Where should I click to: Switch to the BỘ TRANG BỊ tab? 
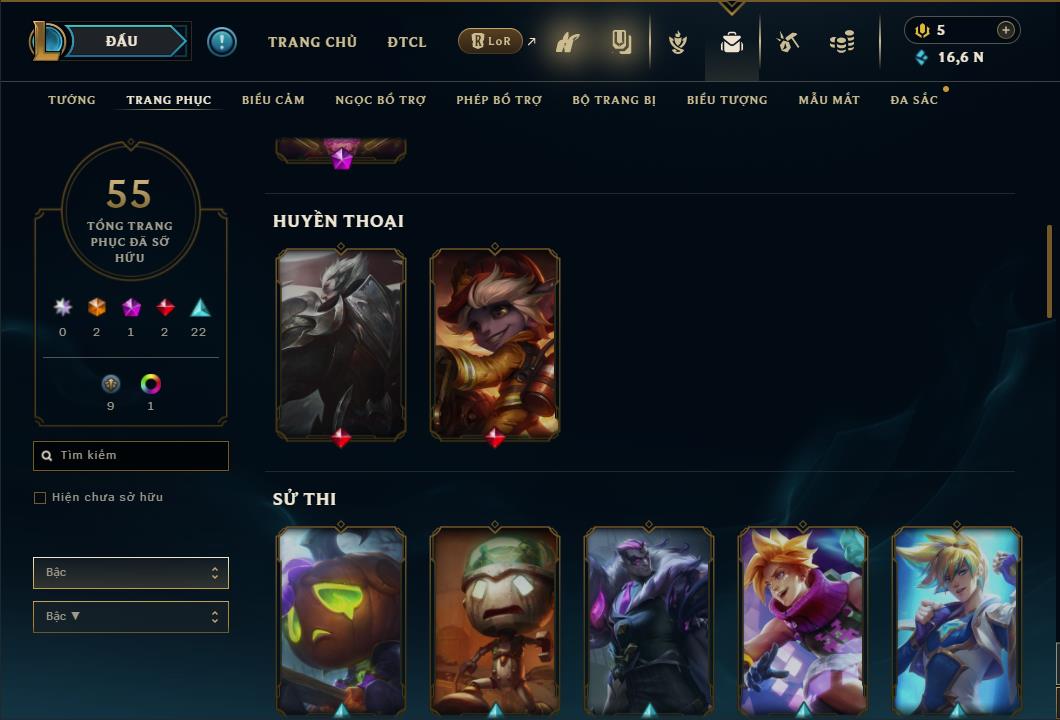click(x=614, y=100)
